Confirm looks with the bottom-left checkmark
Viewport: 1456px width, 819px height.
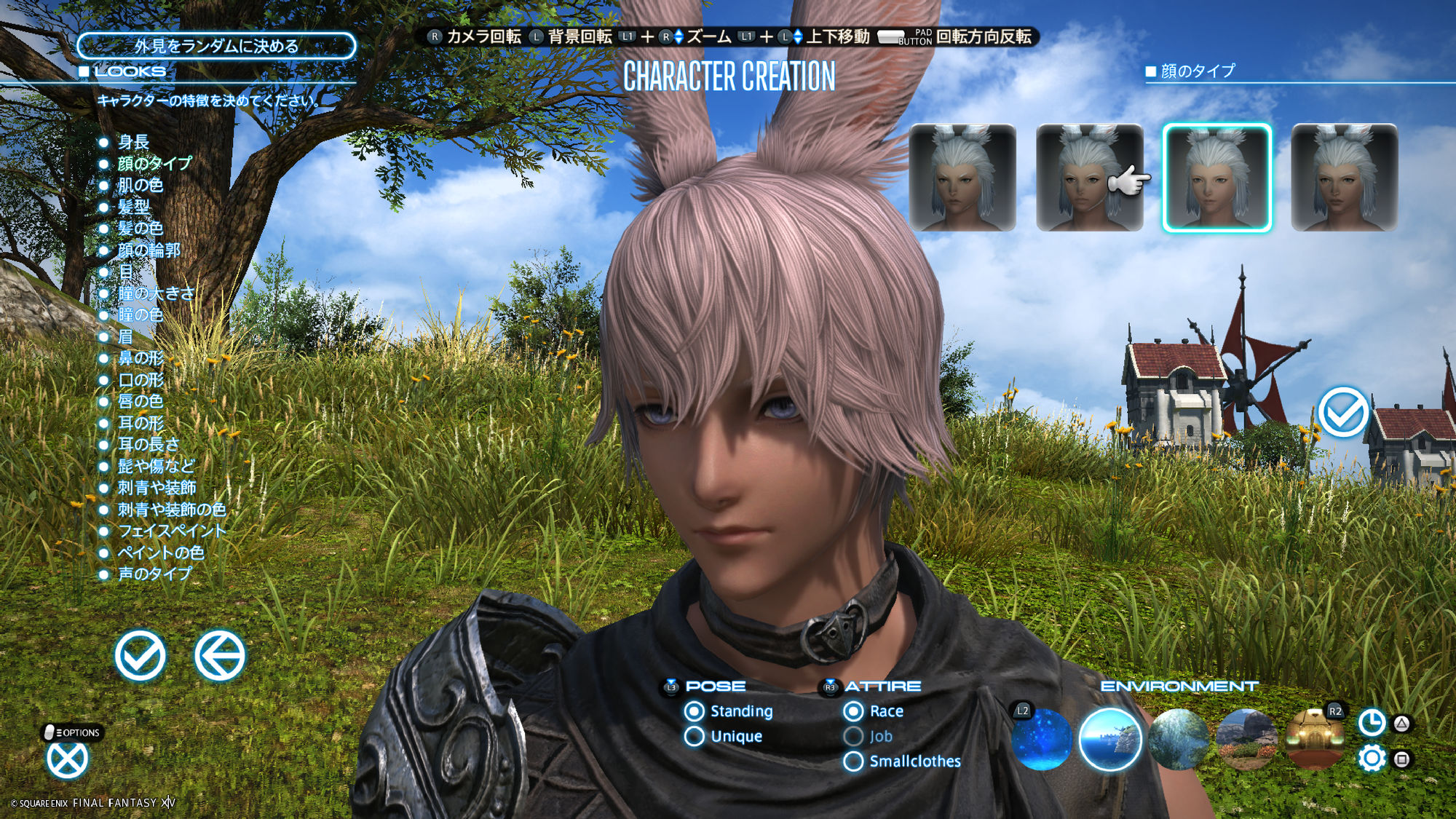(140, 655)
